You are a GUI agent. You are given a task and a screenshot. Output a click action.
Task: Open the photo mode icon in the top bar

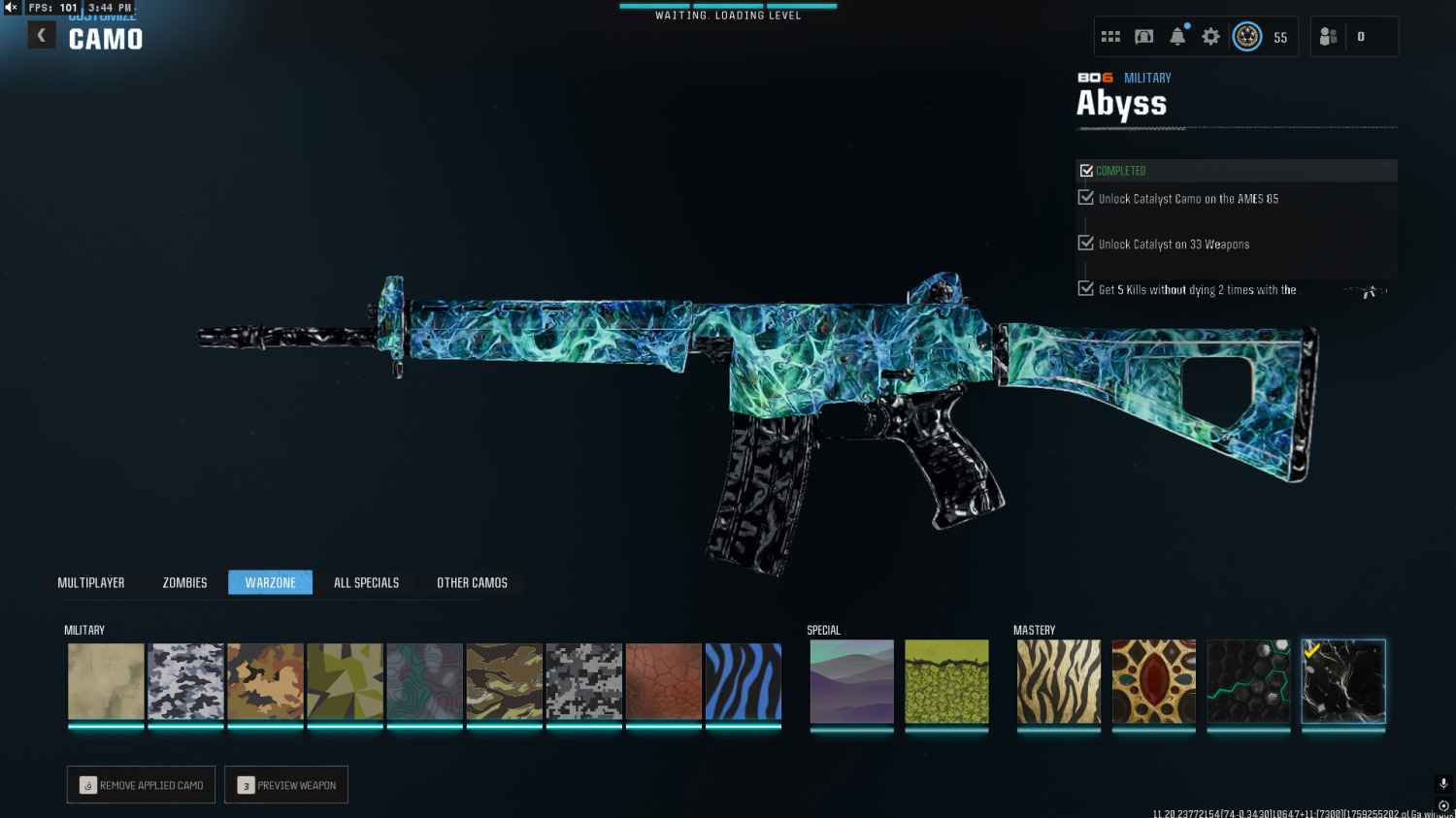click(1143, 35)
